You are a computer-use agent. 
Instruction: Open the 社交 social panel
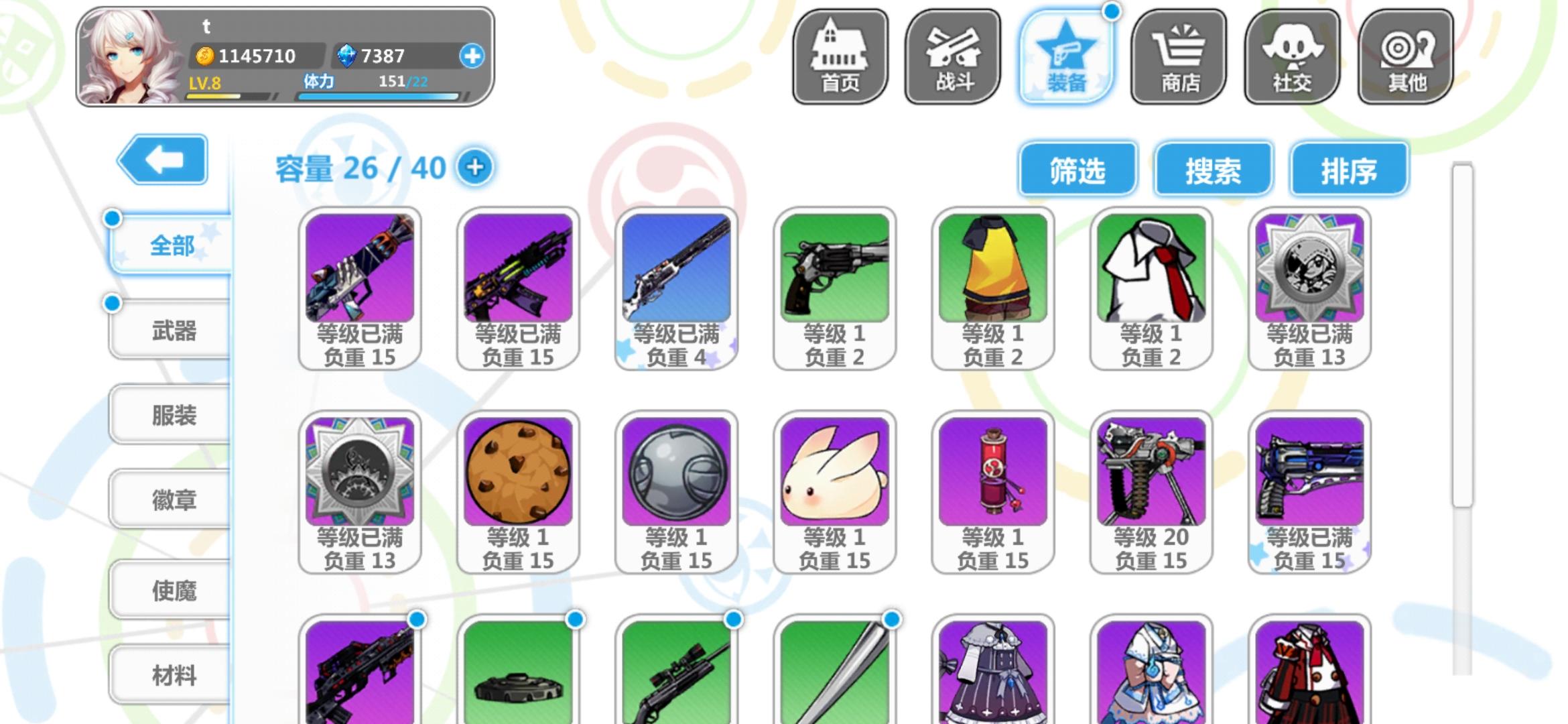[1293, 57]
